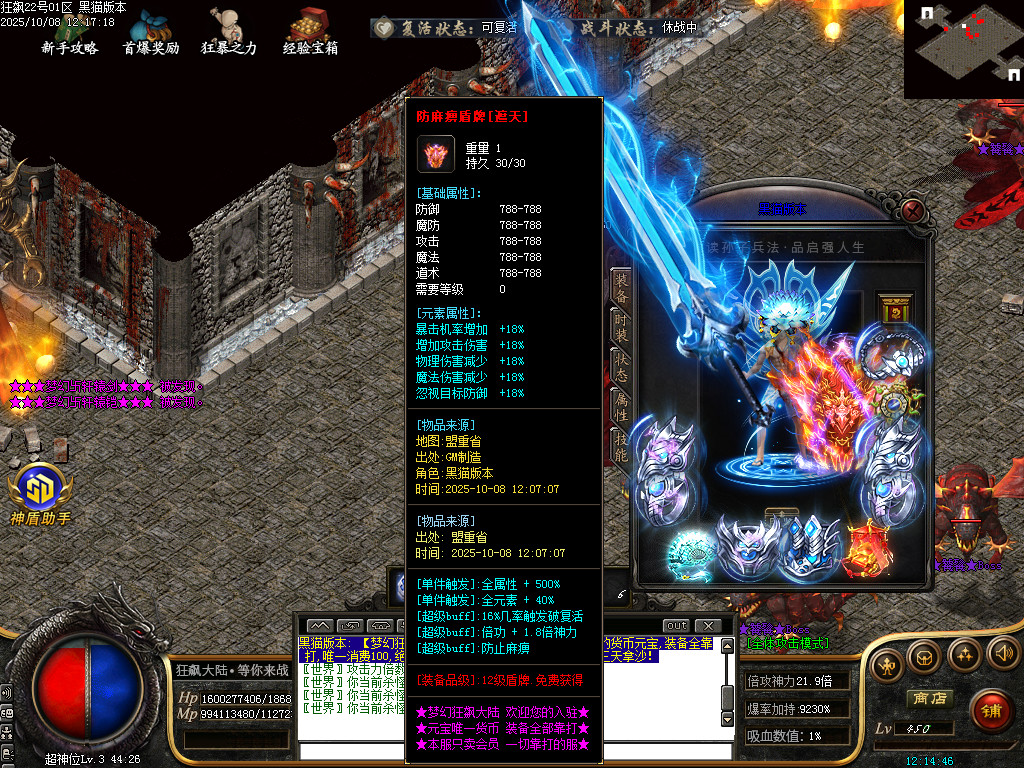Switch to the 状态 status tab
The width and height of the screenshot is (1024, 768).
point(621,368)
